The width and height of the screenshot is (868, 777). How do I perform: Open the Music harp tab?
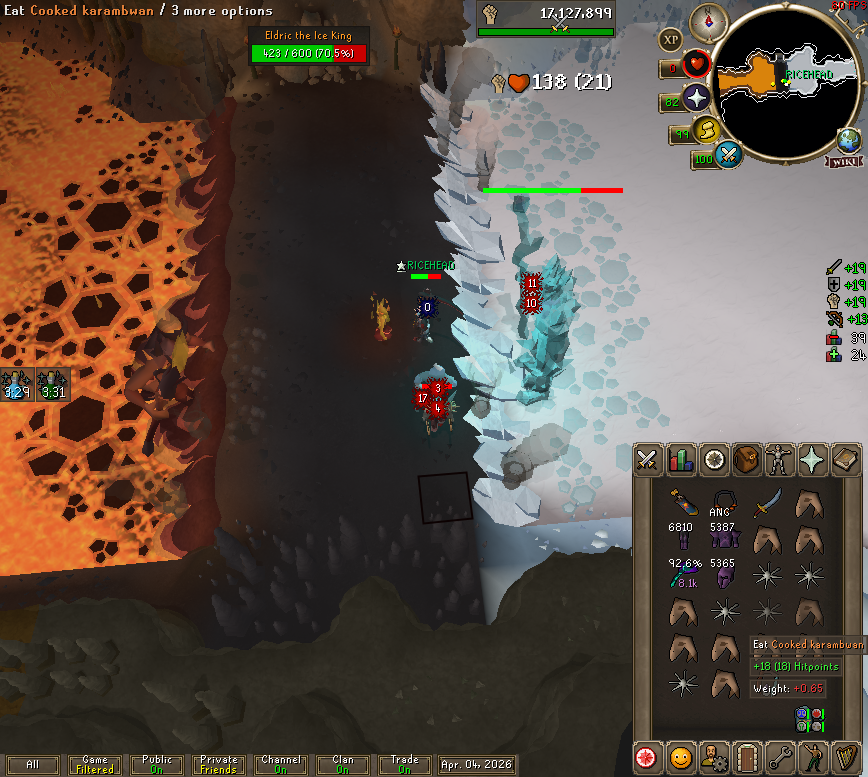[845, 755]
